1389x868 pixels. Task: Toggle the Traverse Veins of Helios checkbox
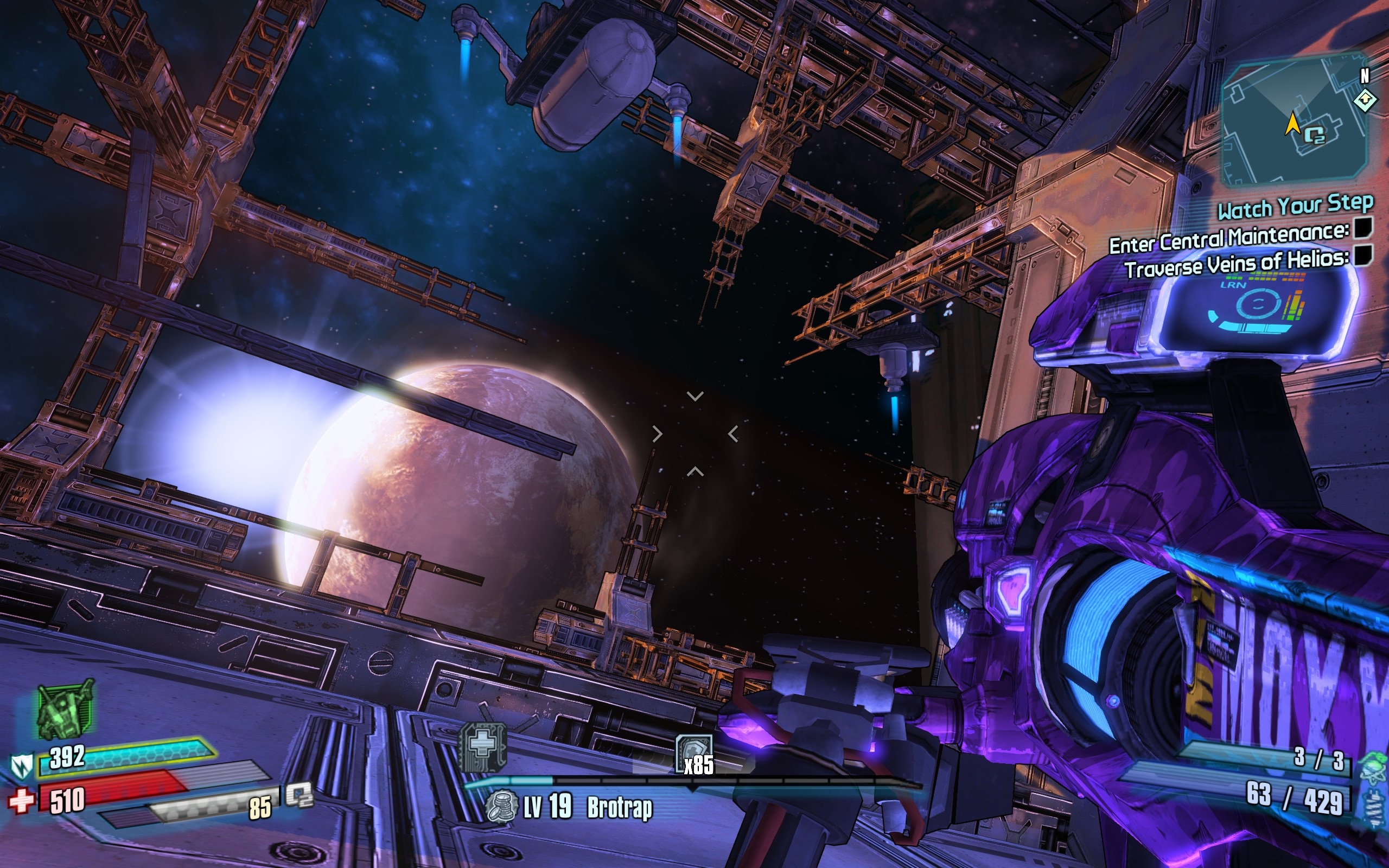click(1363, 254)
